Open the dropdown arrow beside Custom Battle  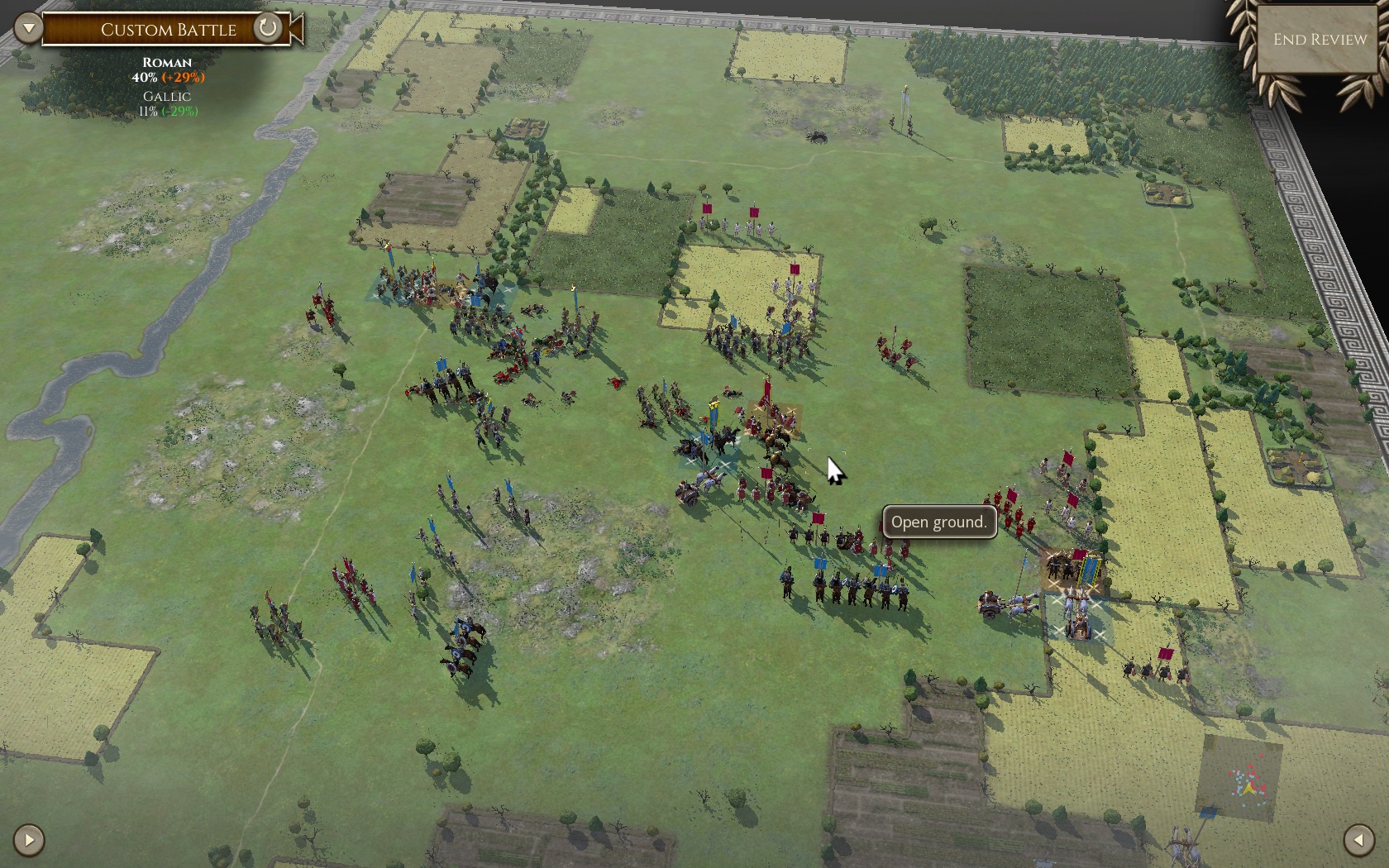coord(28,28)
